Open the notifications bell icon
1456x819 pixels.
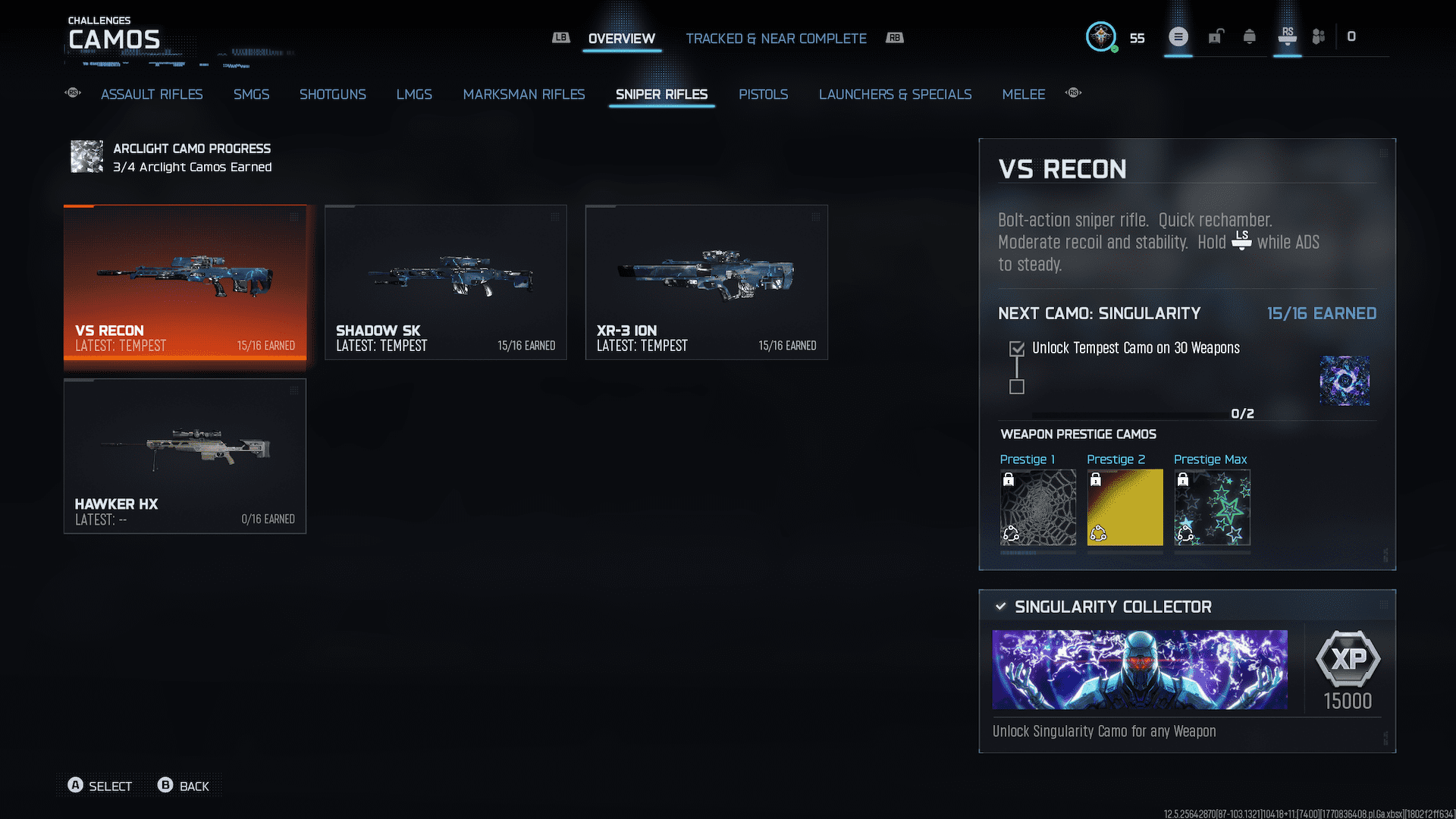1251,36
